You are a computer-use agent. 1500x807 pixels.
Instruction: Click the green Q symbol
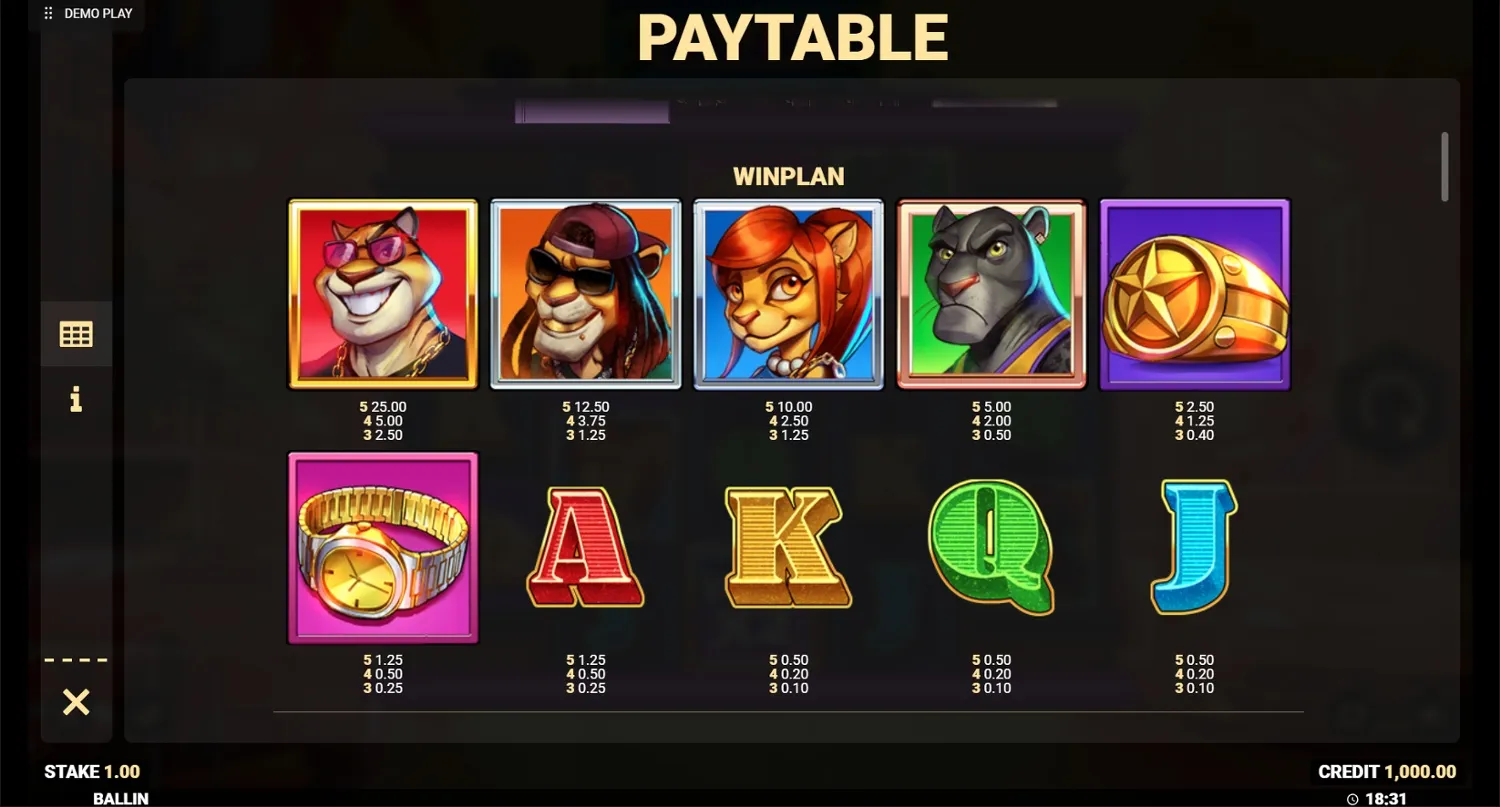point(991,547)
